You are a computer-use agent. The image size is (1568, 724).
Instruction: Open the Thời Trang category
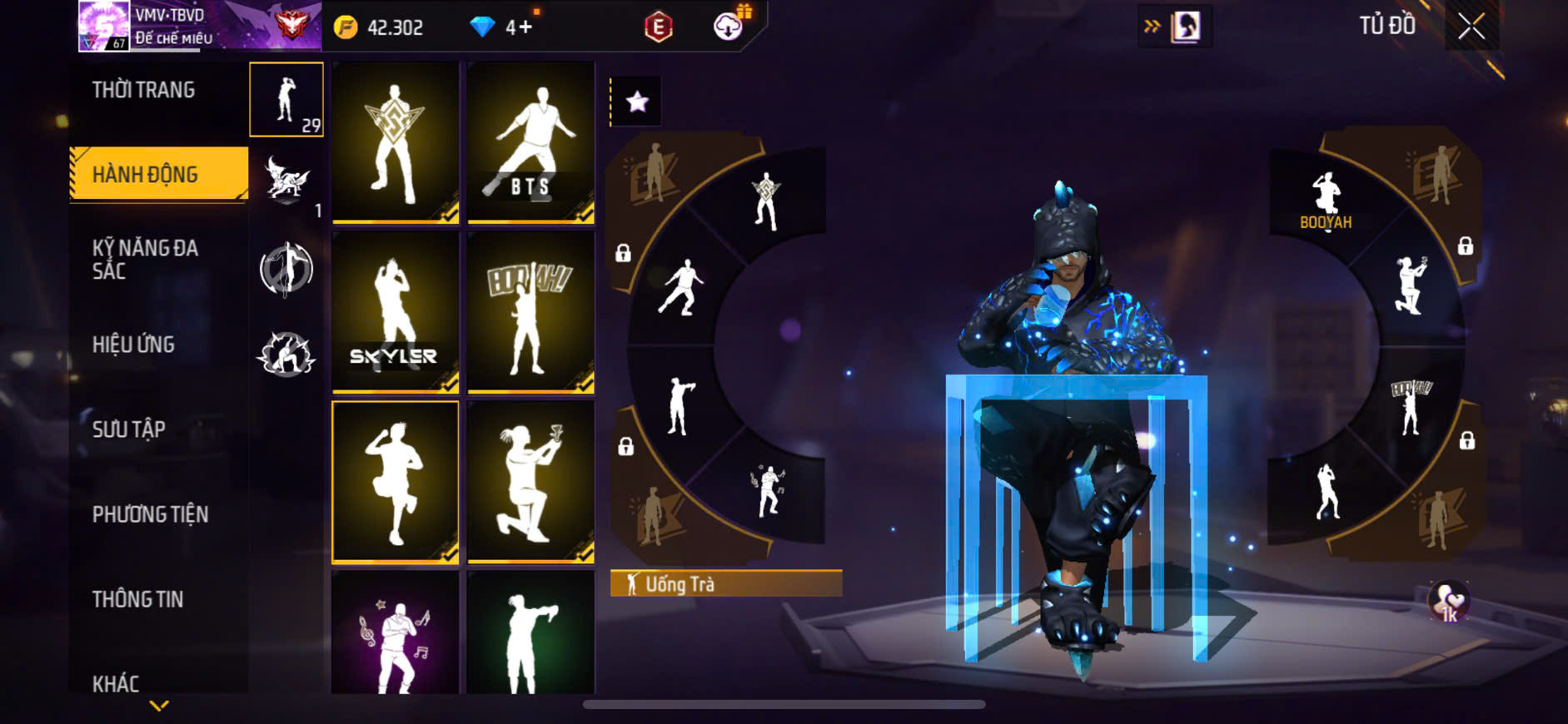[143, 90]
